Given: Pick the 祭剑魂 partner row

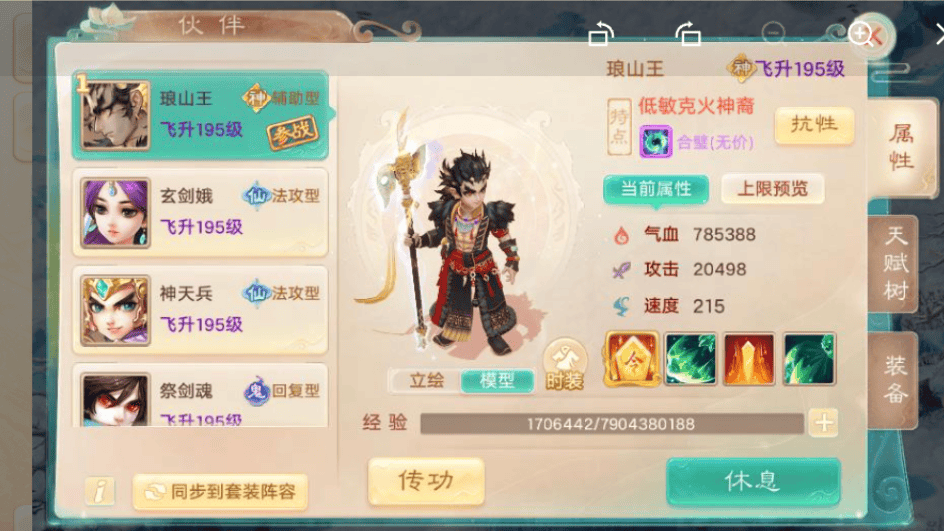Looking at the screenshot, I should [200, 397].
